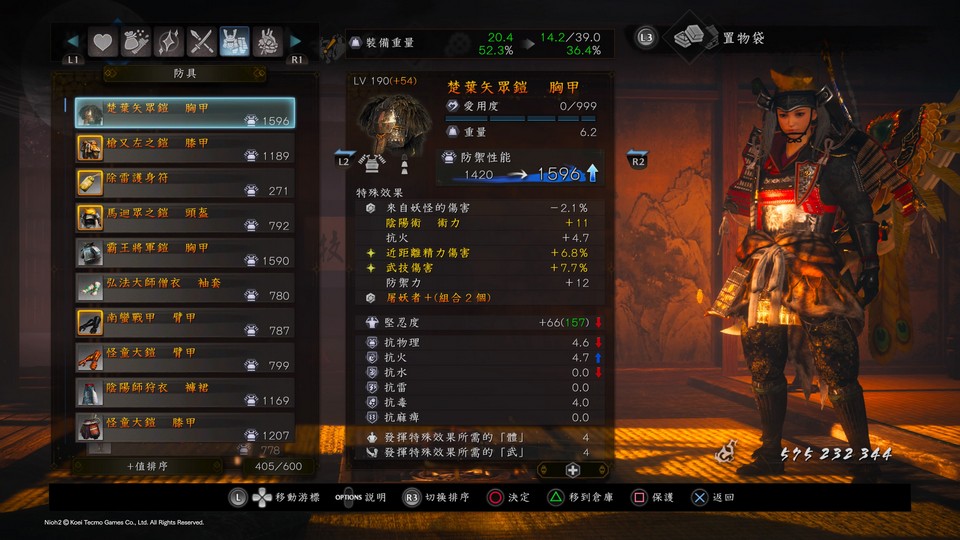Viewport: 960px width, 540px height.
Task: Select the 陰陽師狩衣 褲裙 row
Action: [x=185, y=393]
